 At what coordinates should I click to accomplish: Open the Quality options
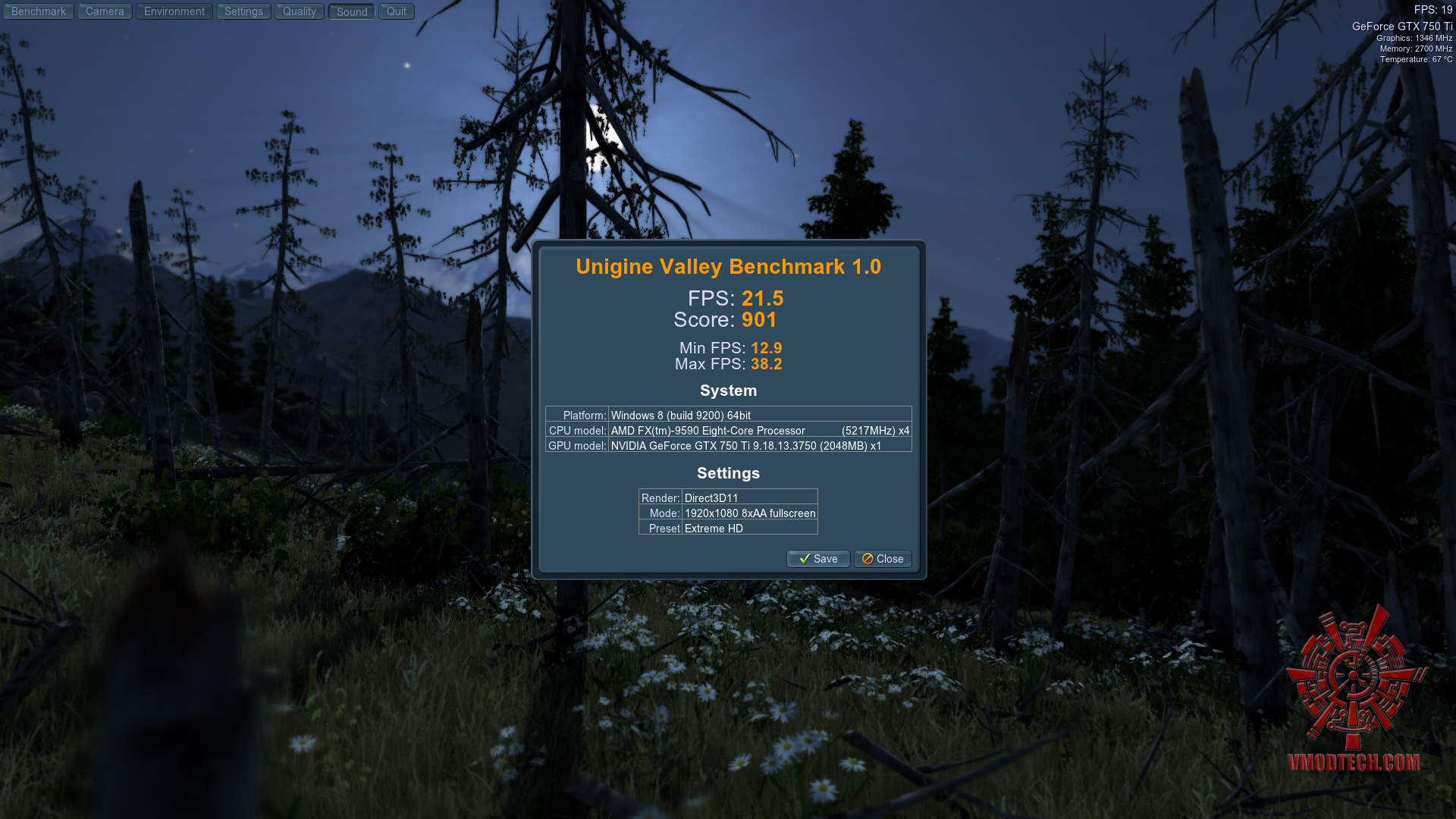pyautogui.click(x=300, y=11)
